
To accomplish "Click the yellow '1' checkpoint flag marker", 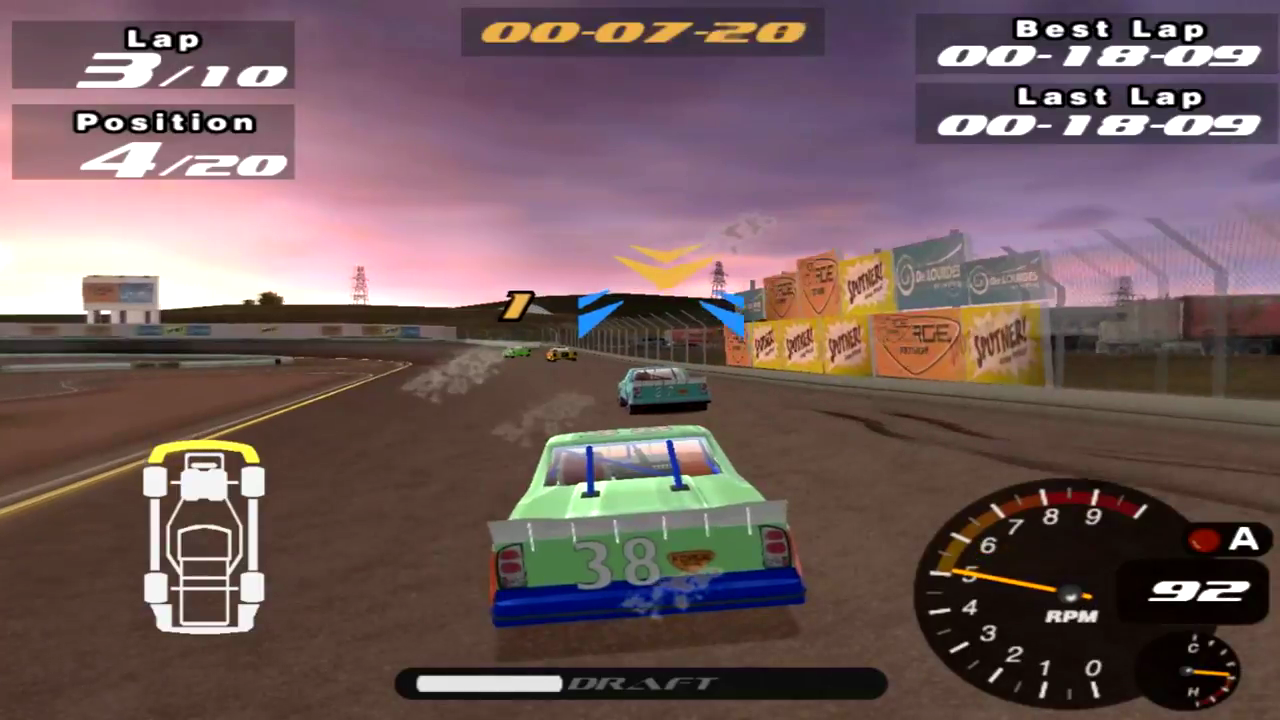I will pos(516,305).
